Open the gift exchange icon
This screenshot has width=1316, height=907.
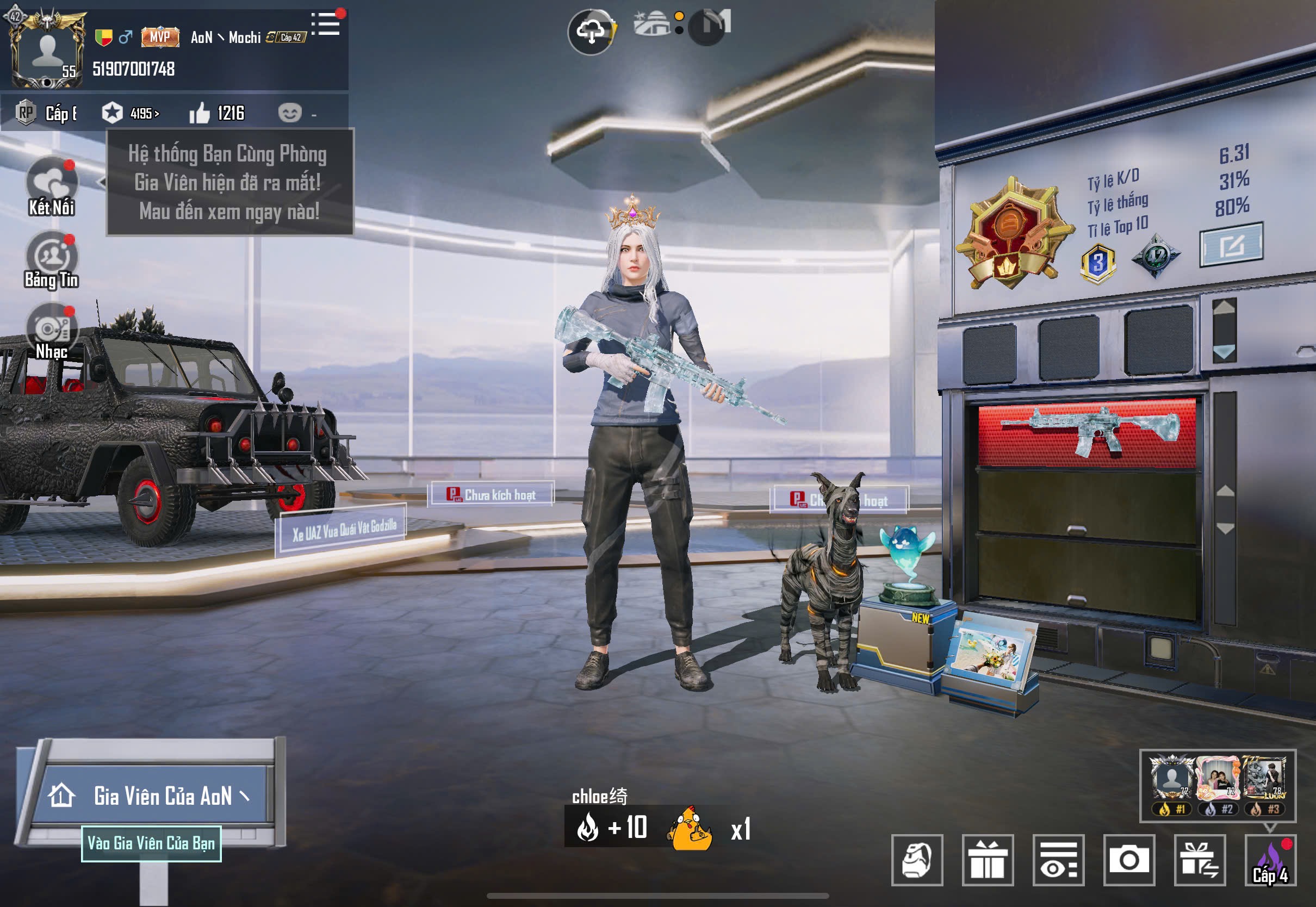coord(1200,860)
